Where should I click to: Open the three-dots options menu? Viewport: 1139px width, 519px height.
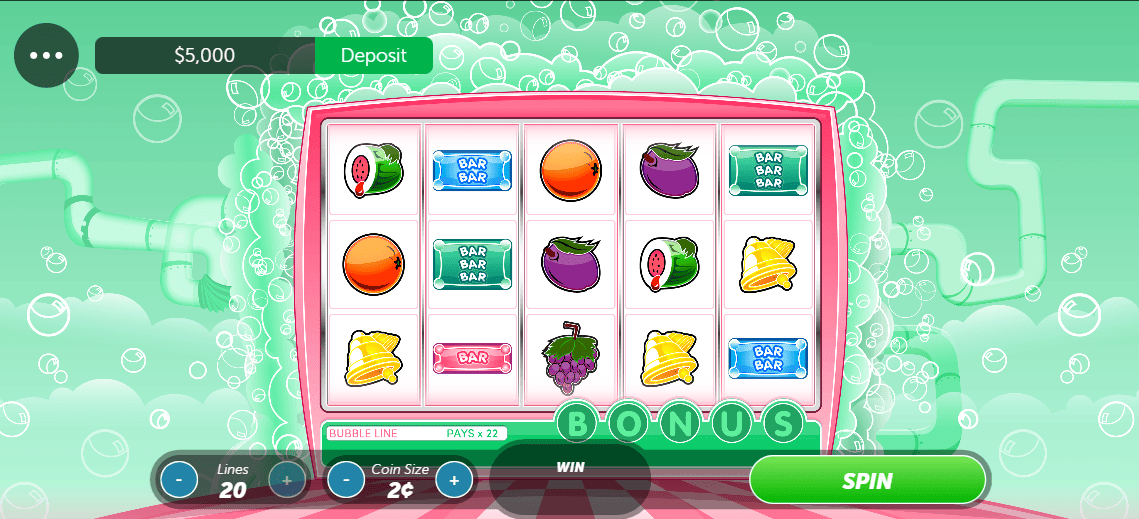point(46,56)
